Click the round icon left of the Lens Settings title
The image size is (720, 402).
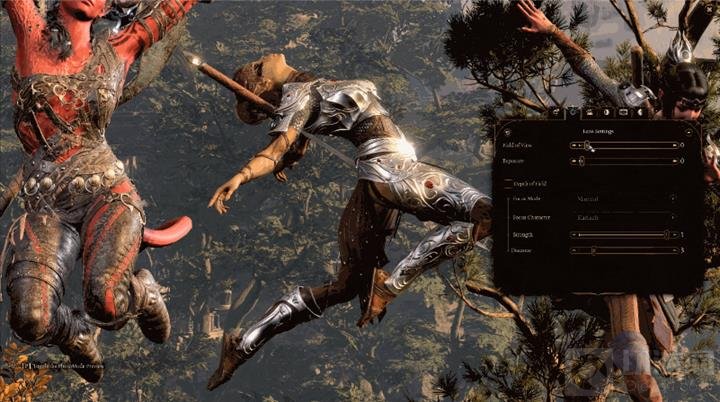tap(507, 131)
